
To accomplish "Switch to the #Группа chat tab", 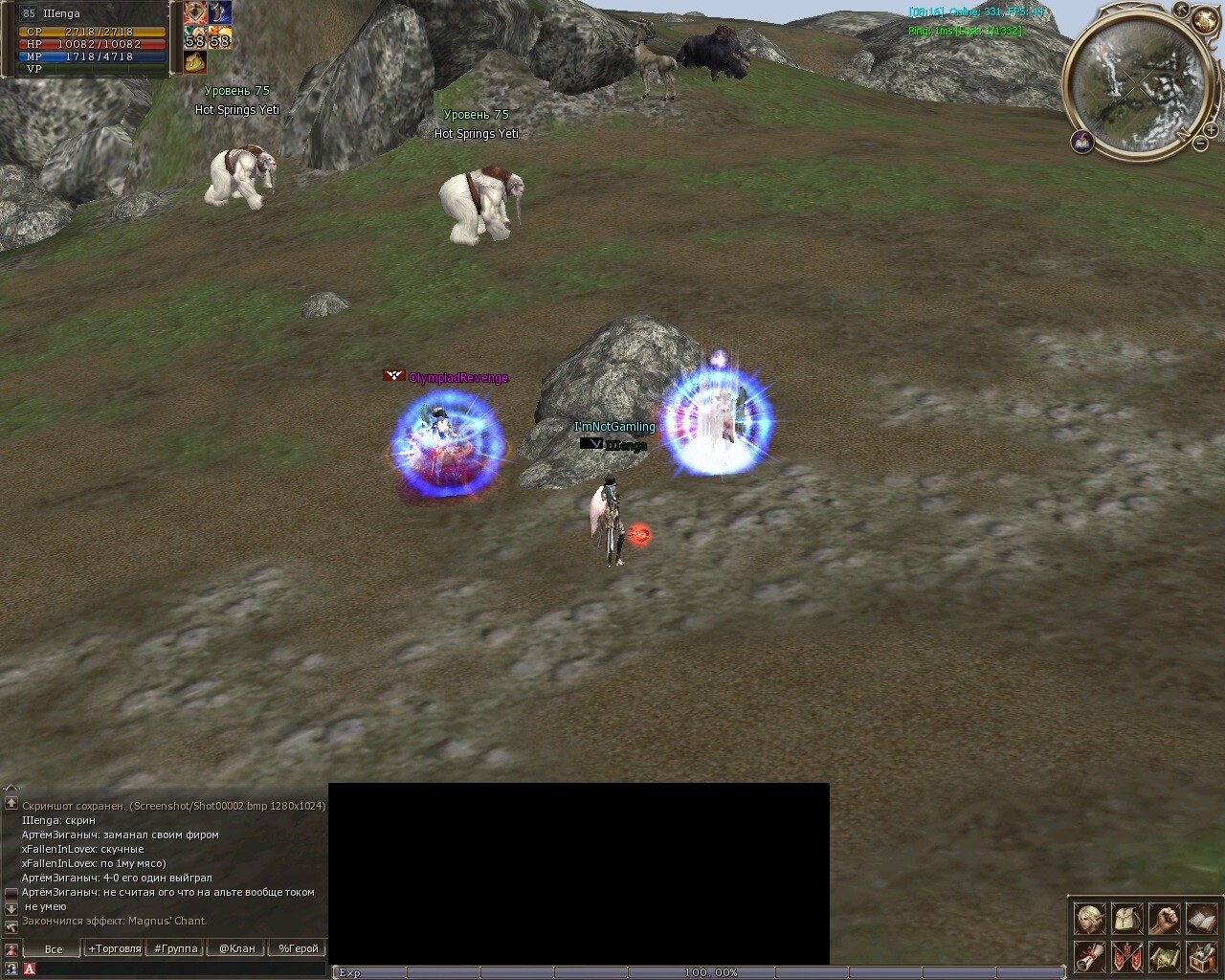I will [x=176, y=949].
